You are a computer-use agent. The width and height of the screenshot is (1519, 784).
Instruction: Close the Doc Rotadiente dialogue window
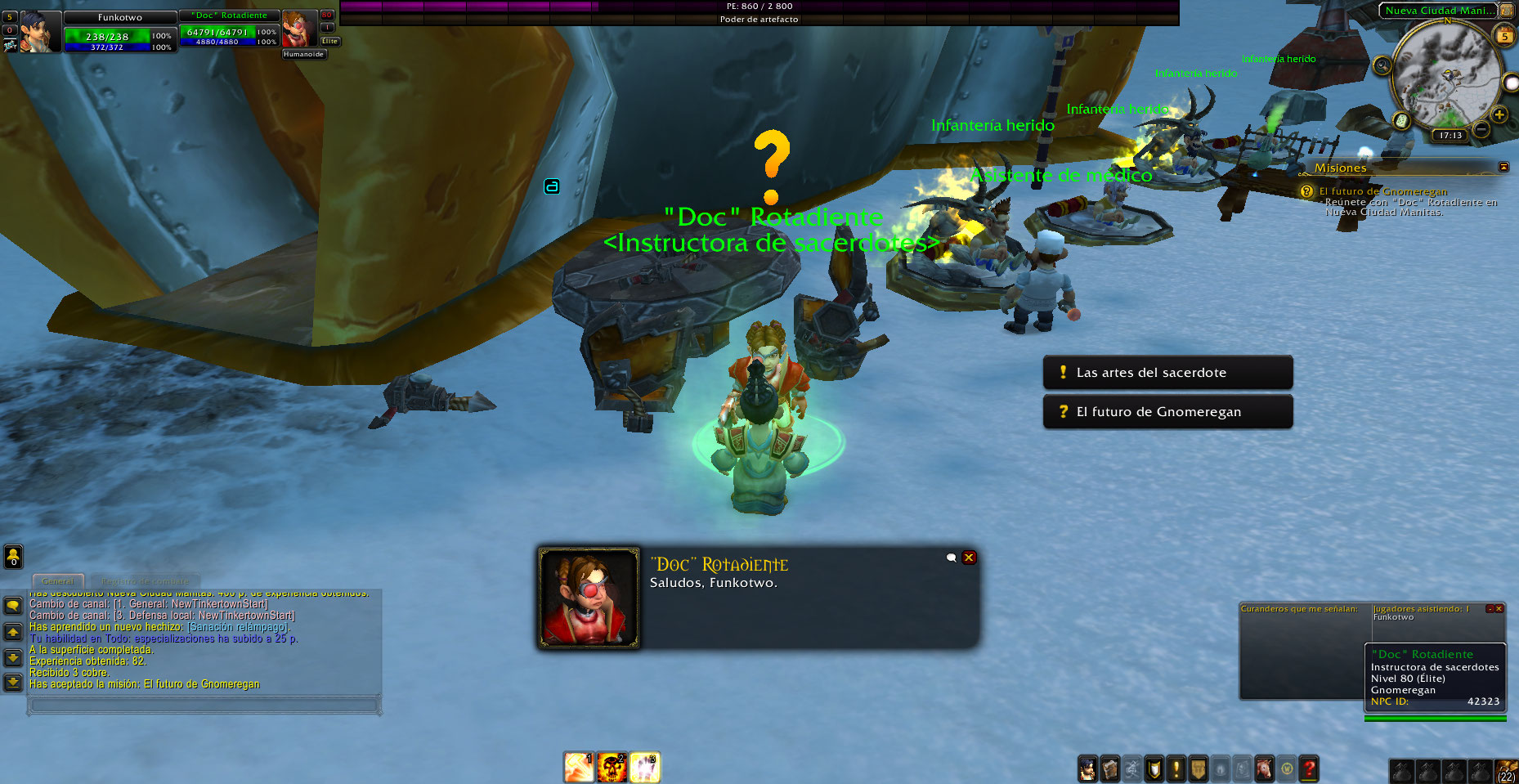969,558
